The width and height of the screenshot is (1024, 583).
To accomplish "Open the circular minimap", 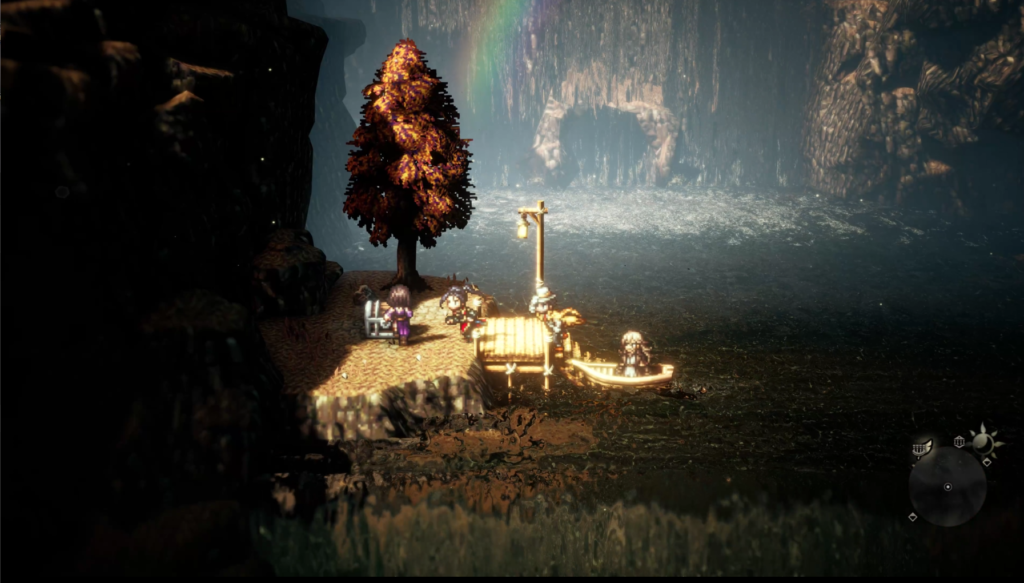I will [947, 486].
